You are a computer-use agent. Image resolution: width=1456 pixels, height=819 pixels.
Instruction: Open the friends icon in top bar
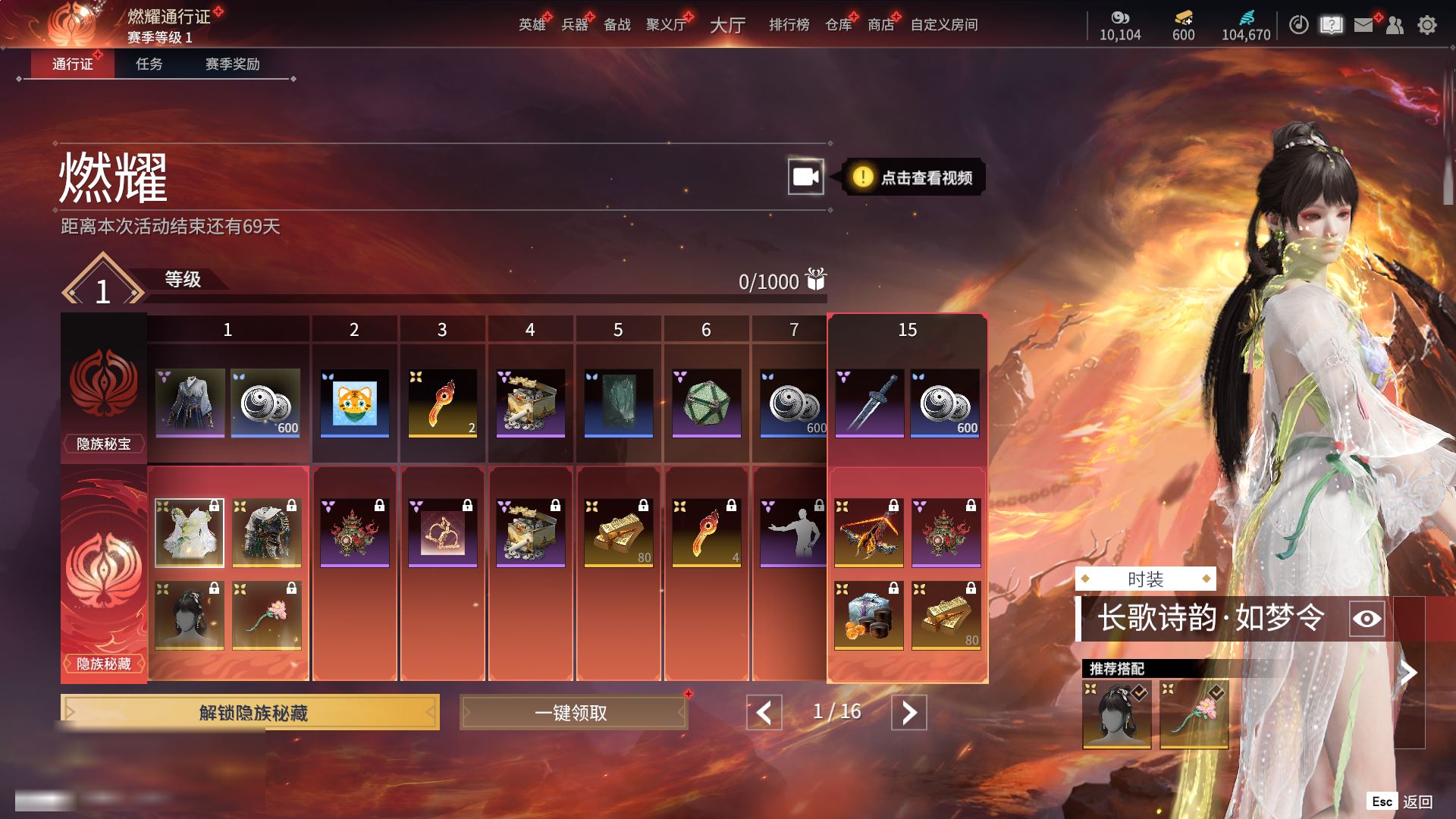(1395, 25)
